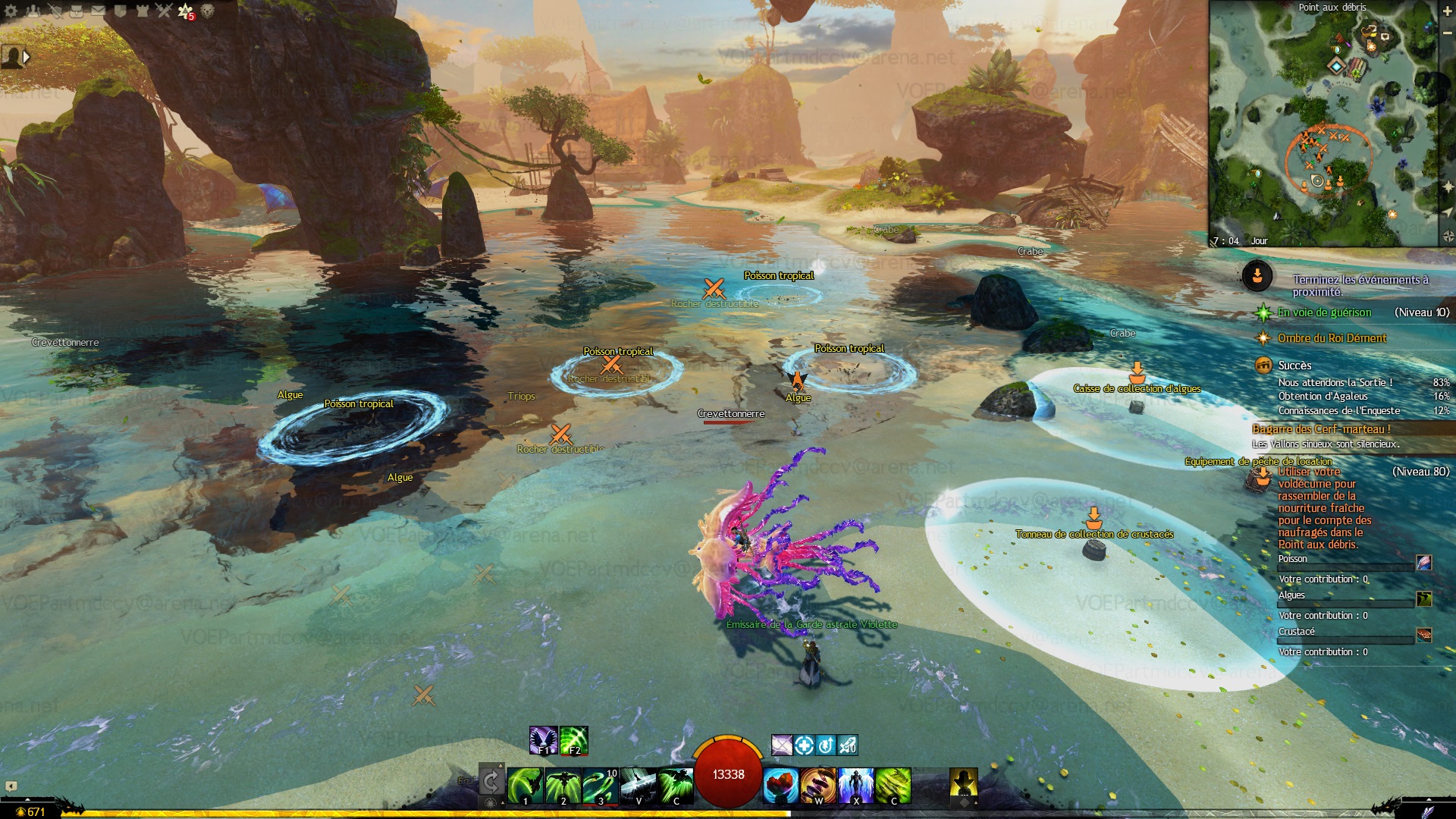Open the castle tower World vs World icon
The image size is (1456, 819).
tap(142, 11)
